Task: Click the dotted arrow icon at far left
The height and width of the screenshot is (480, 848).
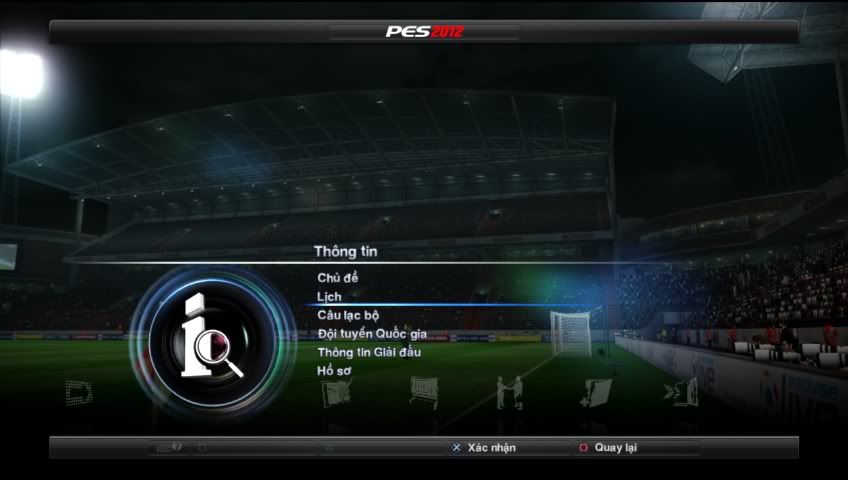Action: pyautogui.click(x=79, y=392)
